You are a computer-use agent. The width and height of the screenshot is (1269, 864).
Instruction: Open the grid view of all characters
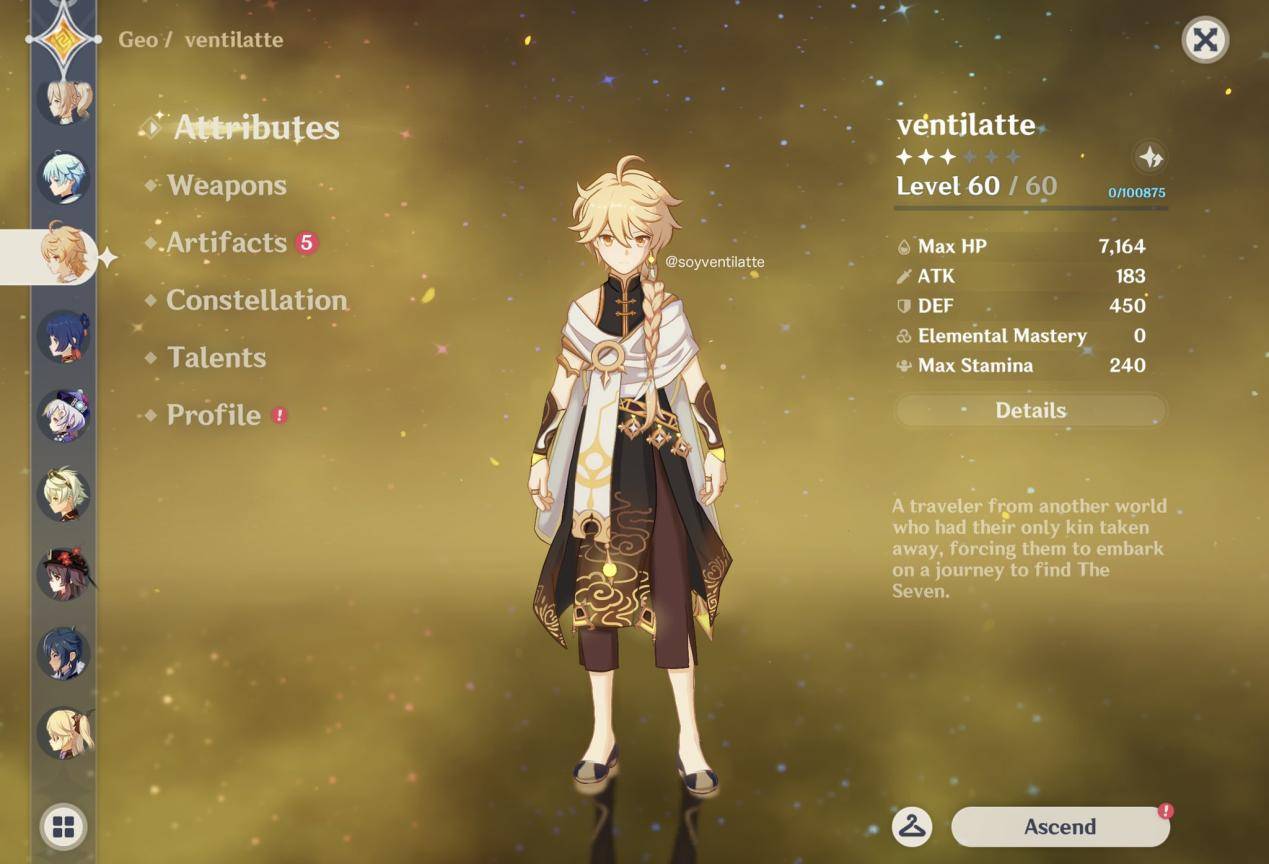64,827
